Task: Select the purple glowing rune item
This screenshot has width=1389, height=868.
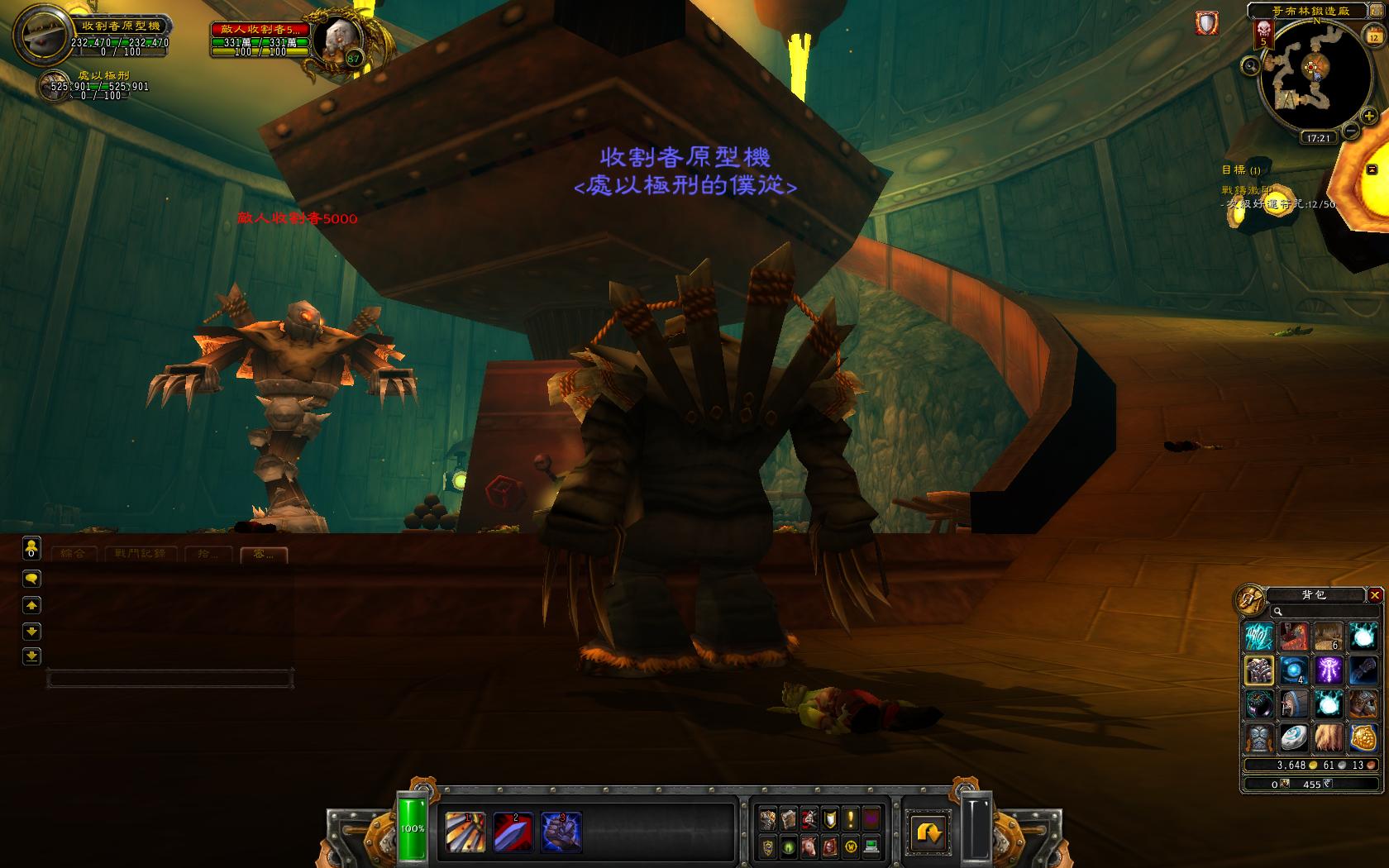Action: [1329, 670]
